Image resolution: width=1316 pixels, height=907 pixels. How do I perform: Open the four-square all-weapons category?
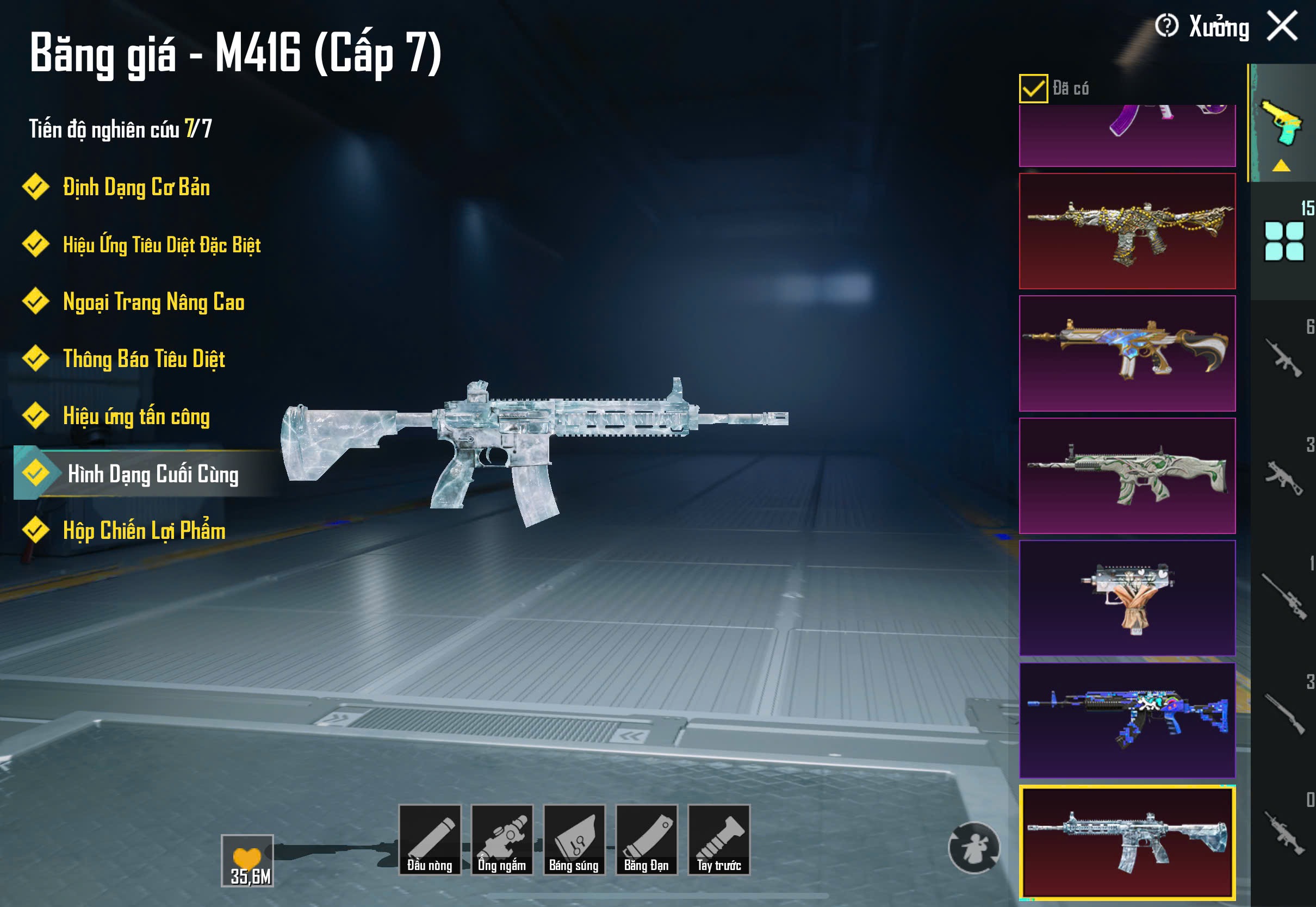[x=1283, y=241]
